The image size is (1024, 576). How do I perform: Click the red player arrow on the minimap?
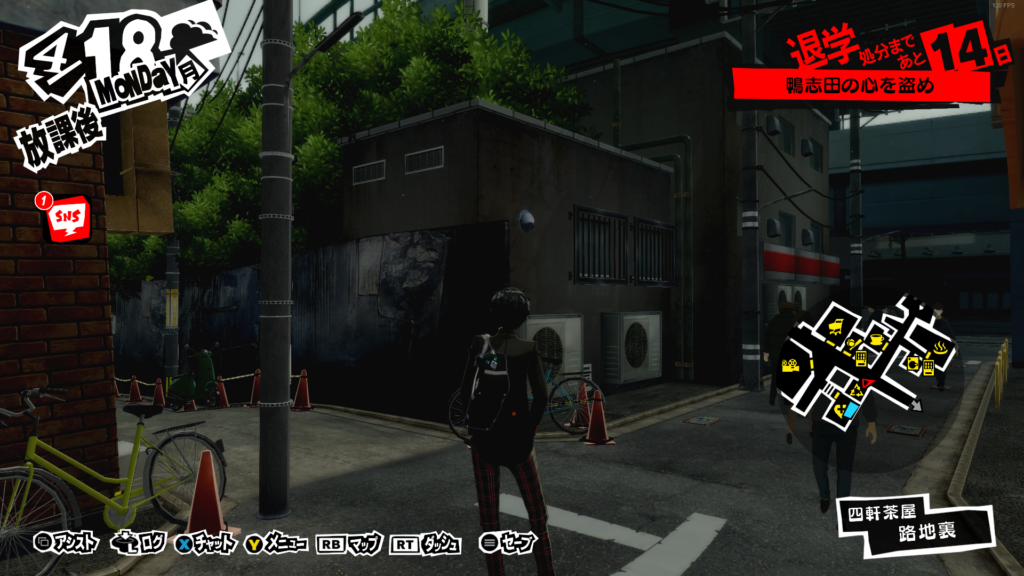[x=867, y=382]
